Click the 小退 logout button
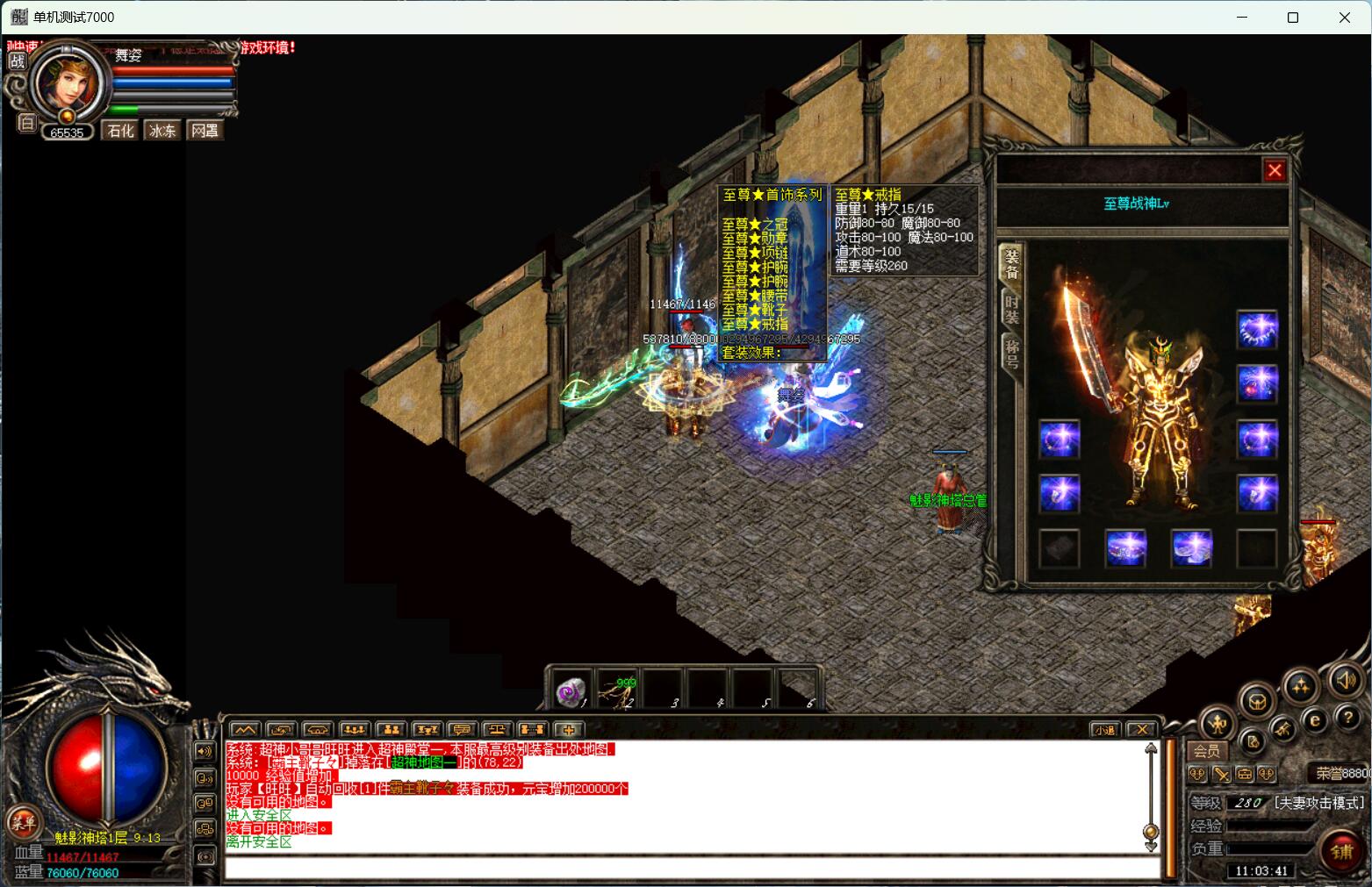 [1104, 729]
